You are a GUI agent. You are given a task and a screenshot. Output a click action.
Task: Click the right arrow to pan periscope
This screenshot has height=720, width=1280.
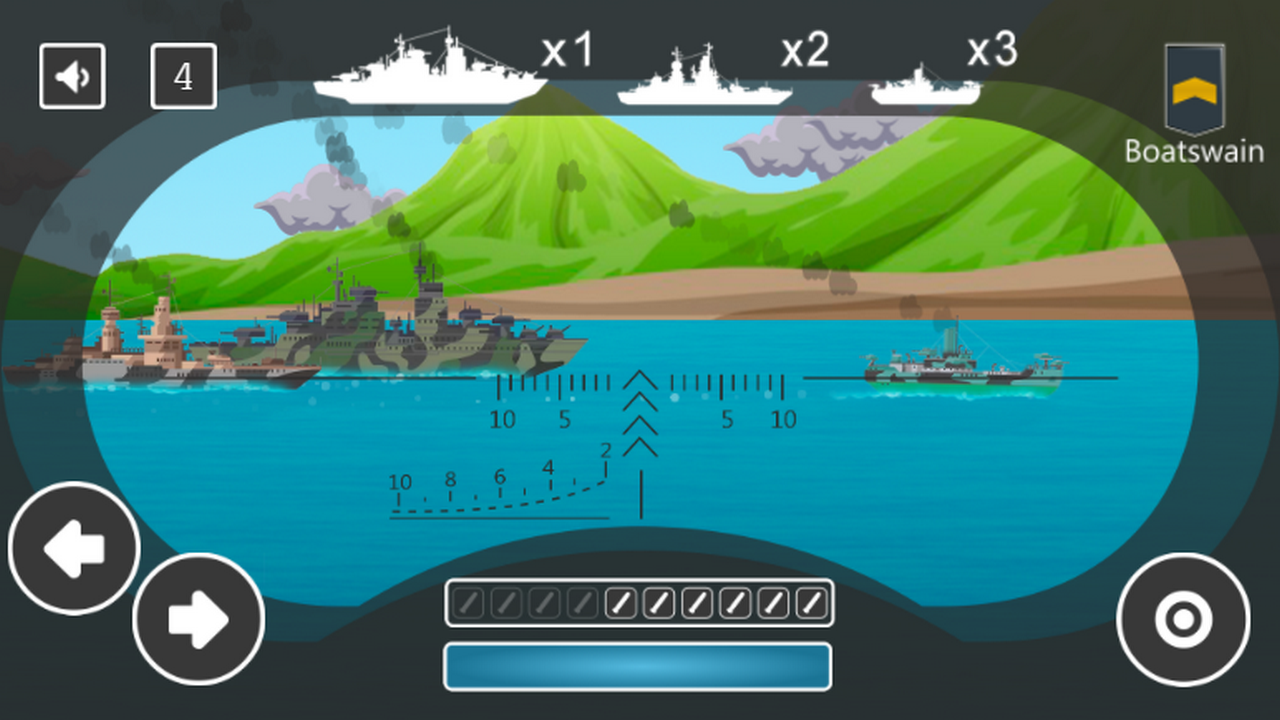(x=198, y=620)
